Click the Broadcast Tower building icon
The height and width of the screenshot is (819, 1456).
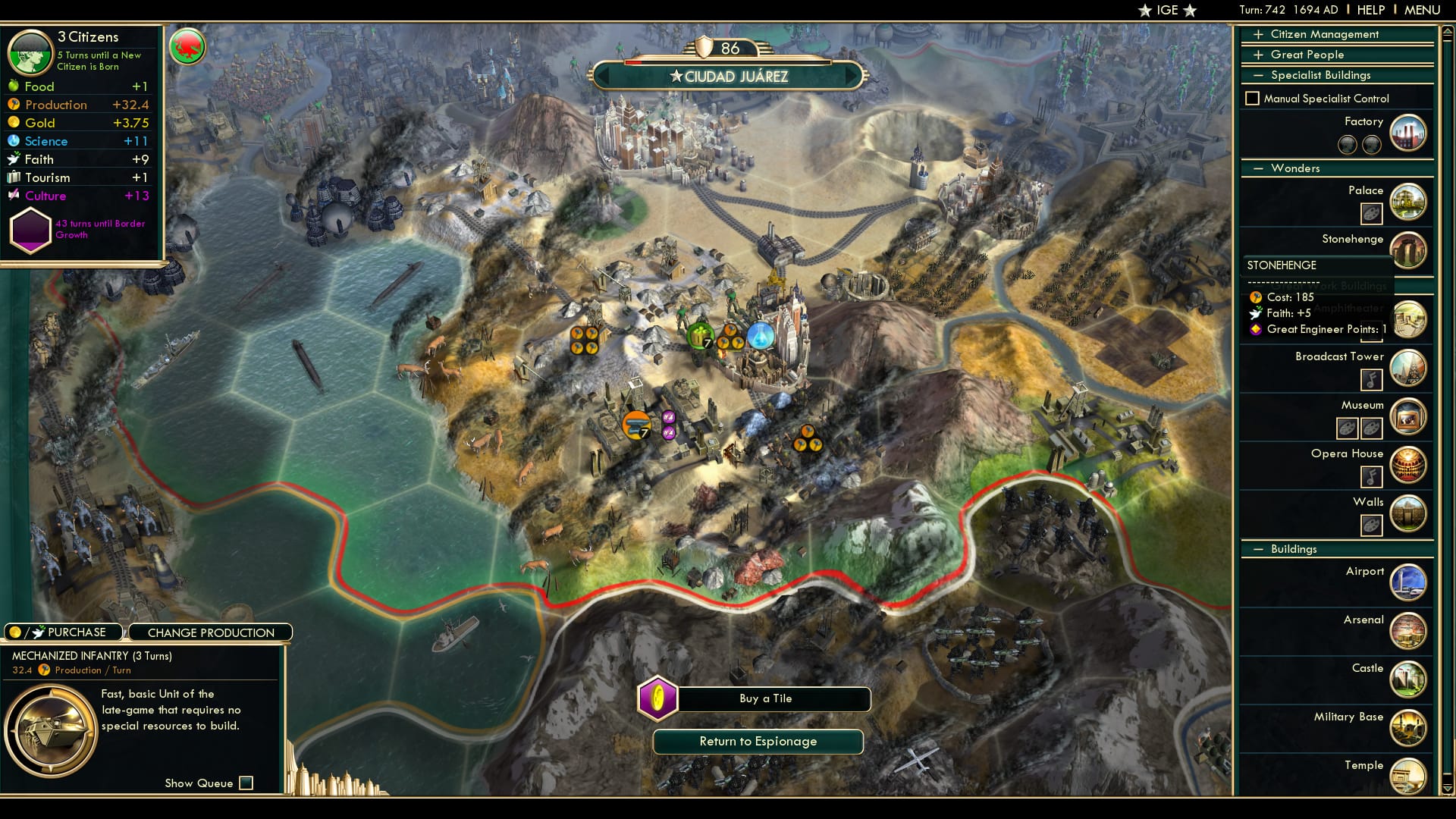click(1409, 368)
